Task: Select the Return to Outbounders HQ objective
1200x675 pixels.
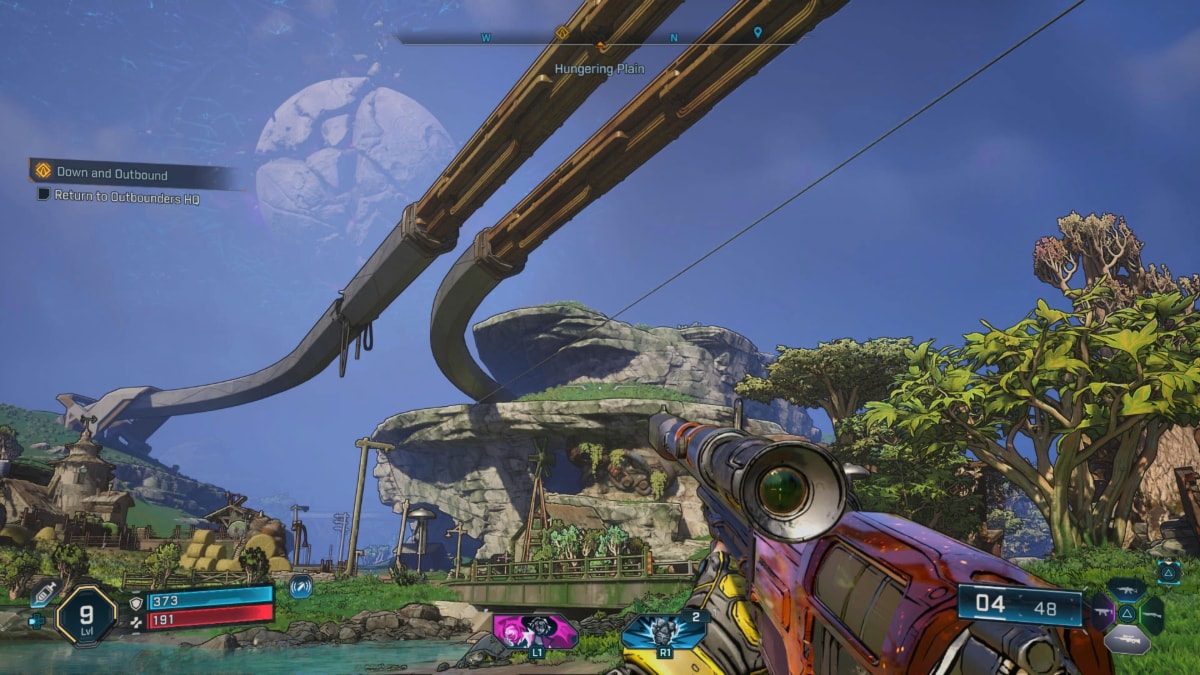Action: point(126,198)
